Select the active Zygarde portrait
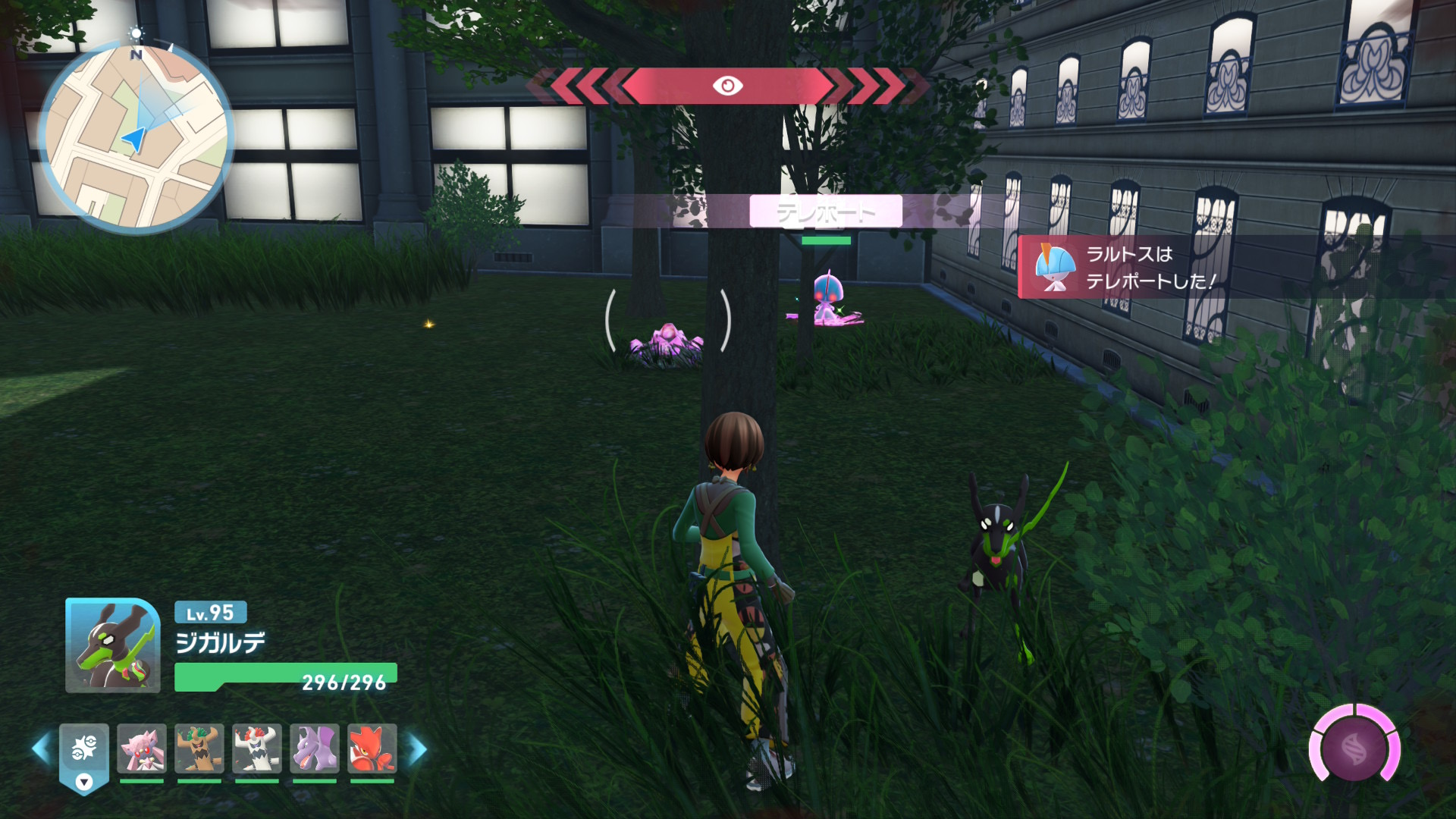This screenshot has height=819, width=1456. [x=113, y=645]
